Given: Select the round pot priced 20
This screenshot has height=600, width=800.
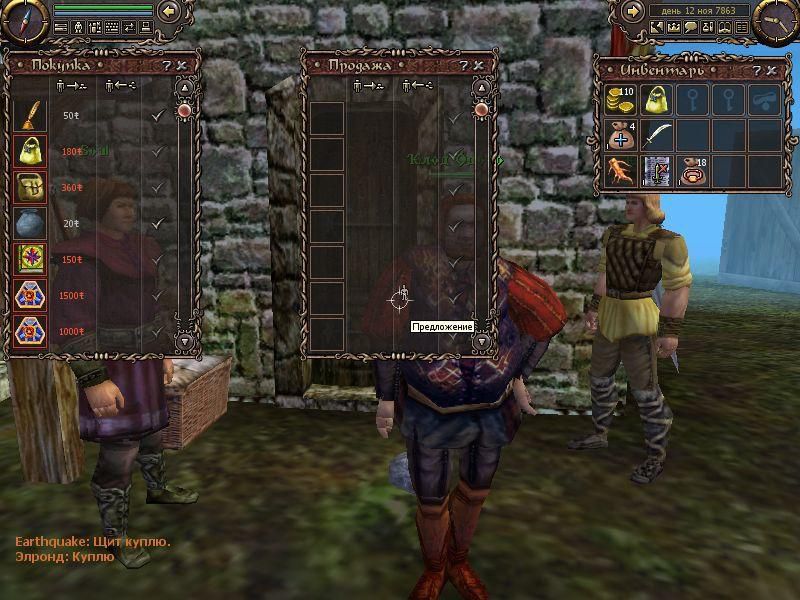Looking at the screenshot, I should click(27, 223).
